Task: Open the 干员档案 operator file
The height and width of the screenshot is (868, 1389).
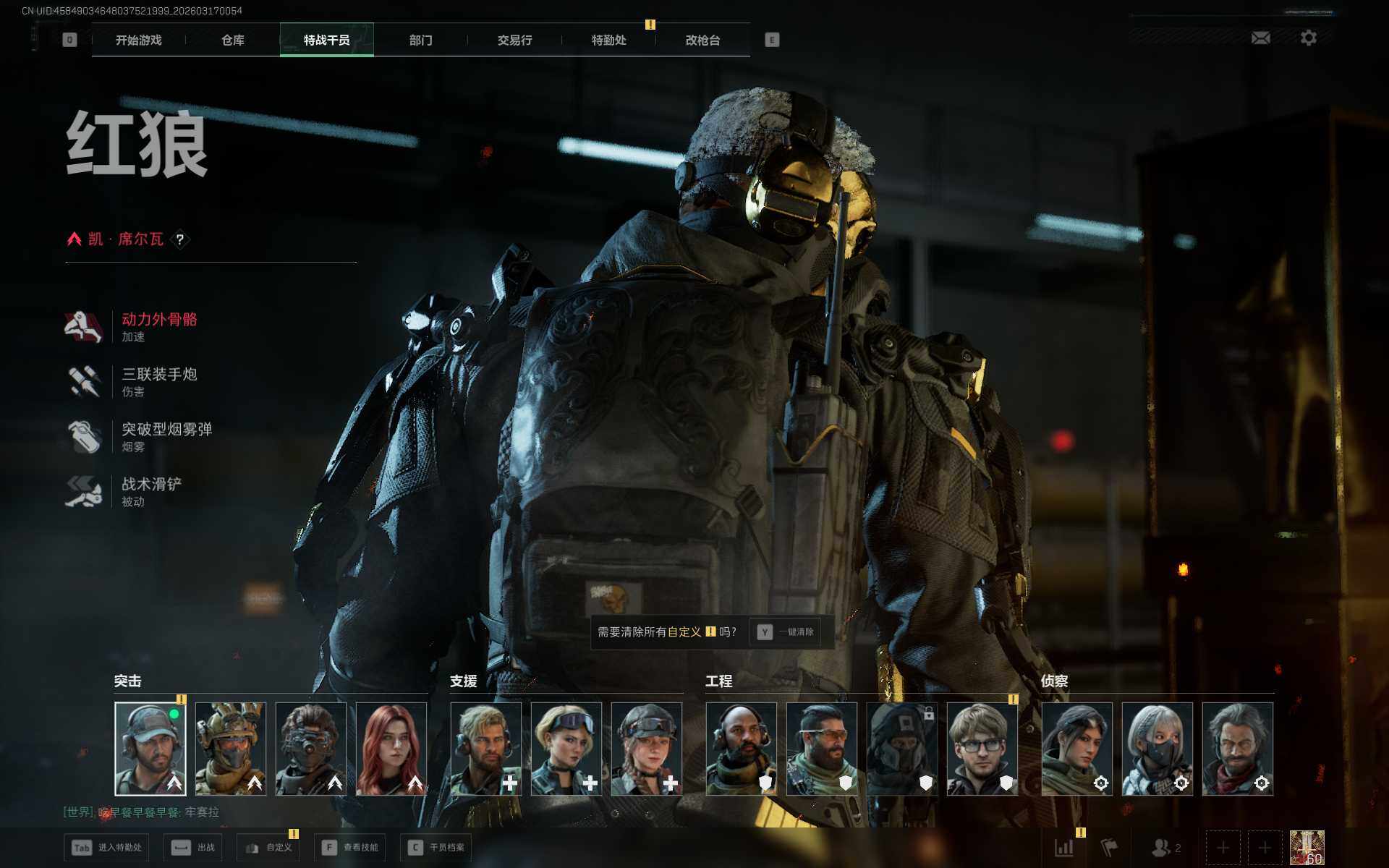Action: click(x=436, y=848)
